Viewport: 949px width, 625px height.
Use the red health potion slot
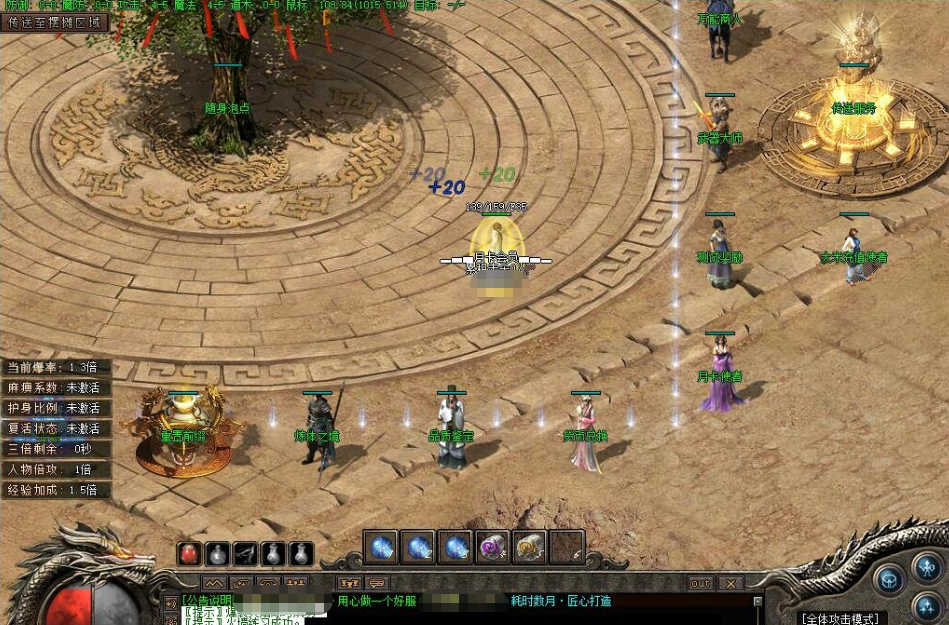coord(190,554)
